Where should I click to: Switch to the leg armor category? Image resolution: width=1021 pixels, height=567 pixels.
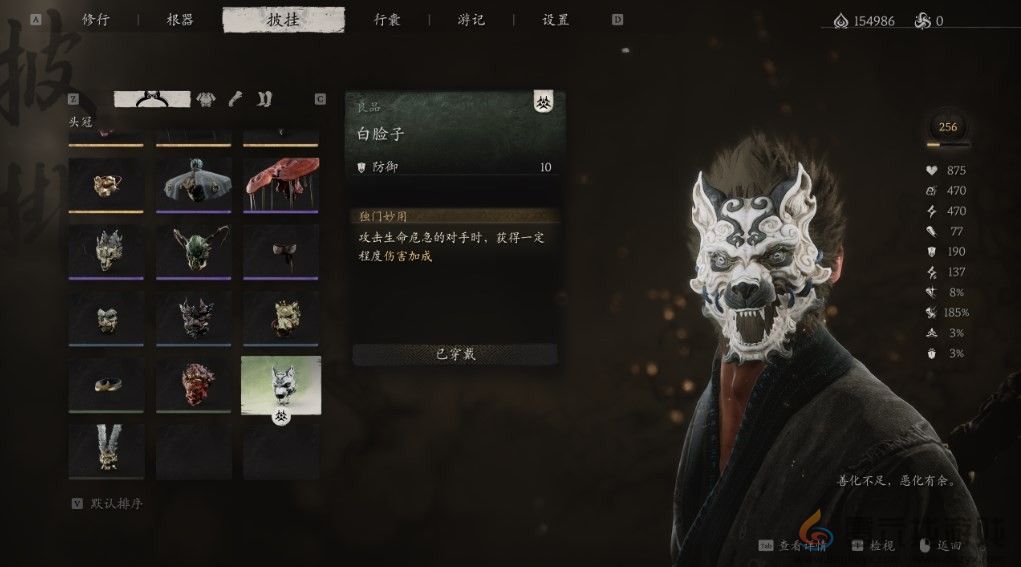click(x=264, y=98)
